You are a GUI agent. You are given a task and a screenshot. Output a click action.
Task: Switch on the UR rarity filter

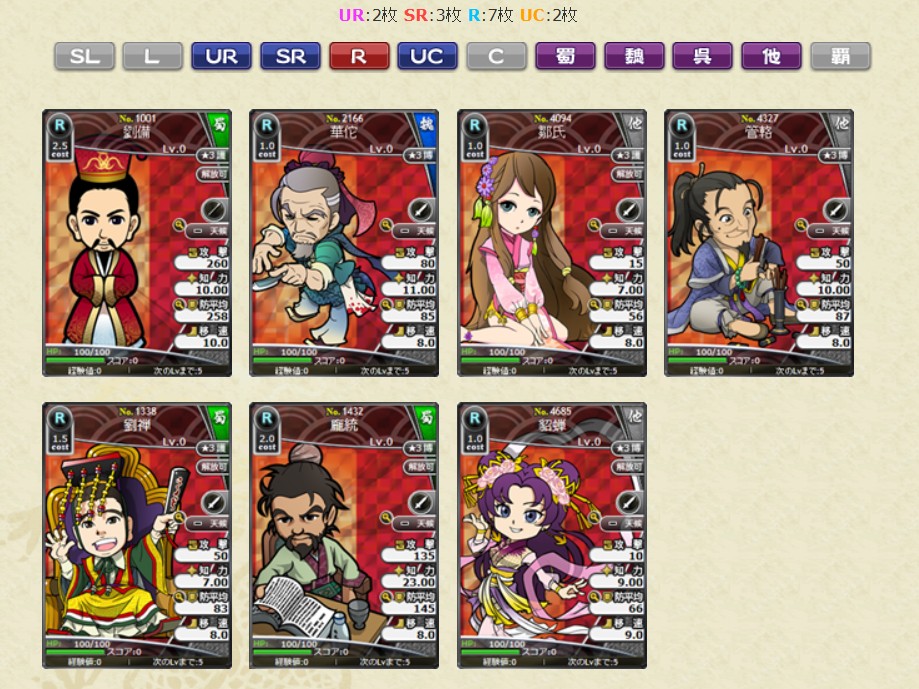[221, 56]
